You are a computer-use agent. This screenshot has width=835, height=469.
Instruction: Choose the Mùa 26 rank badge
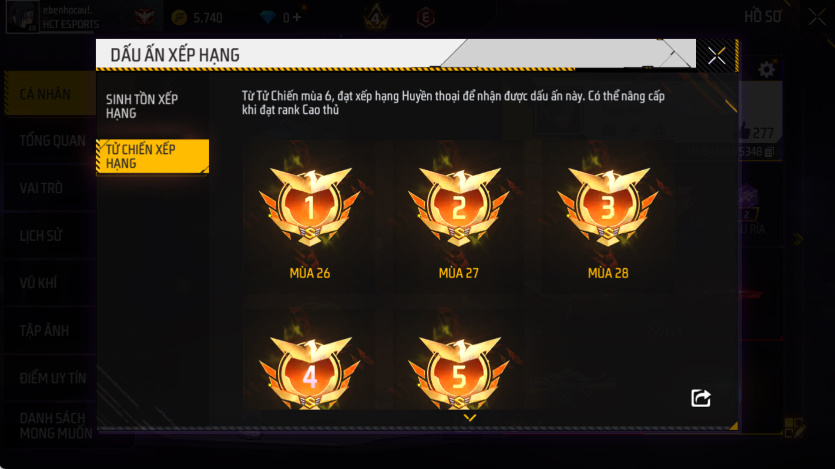(x=309, y=207)
